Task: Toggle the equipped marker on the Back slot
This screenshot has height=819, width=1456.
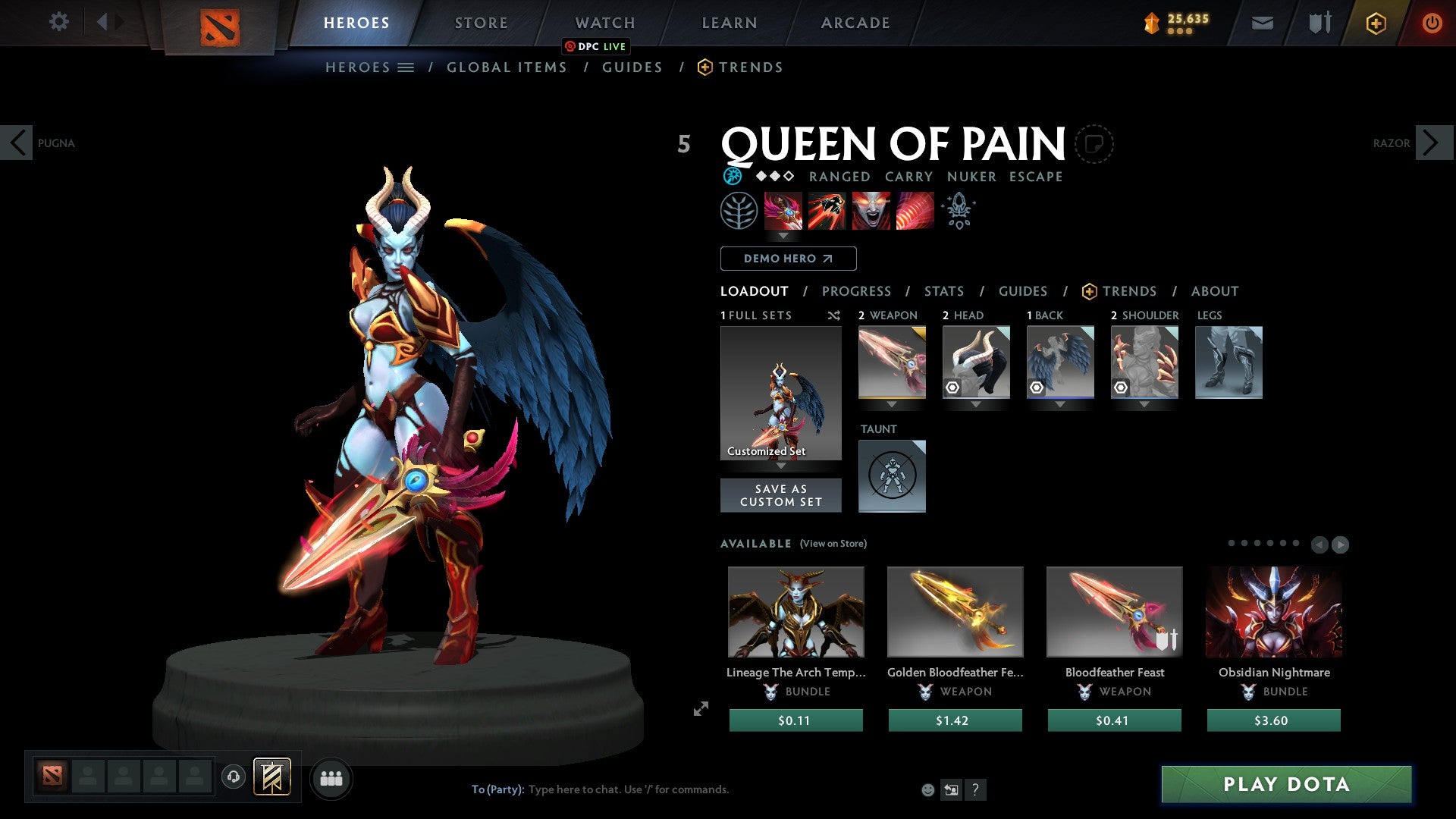Action: pyautogui.click(x=1038, y=388)
